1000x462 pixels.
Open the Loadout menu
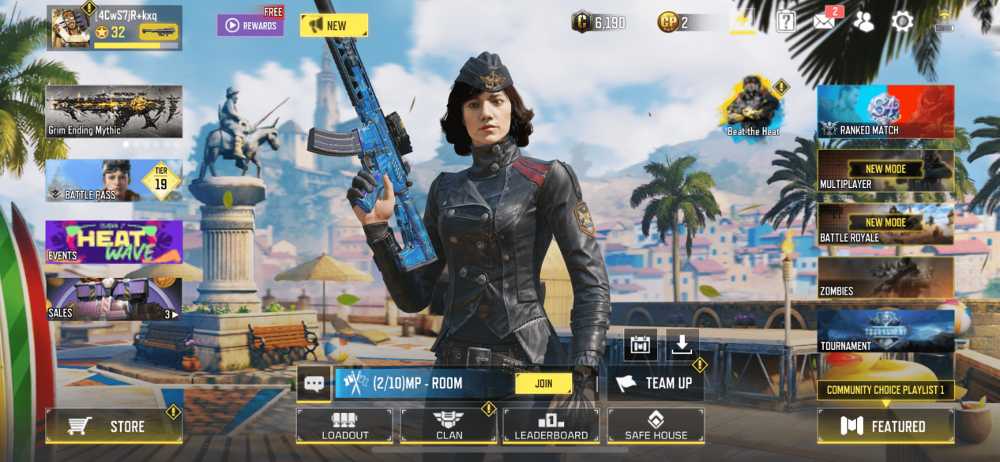click(x=344, y=426)
